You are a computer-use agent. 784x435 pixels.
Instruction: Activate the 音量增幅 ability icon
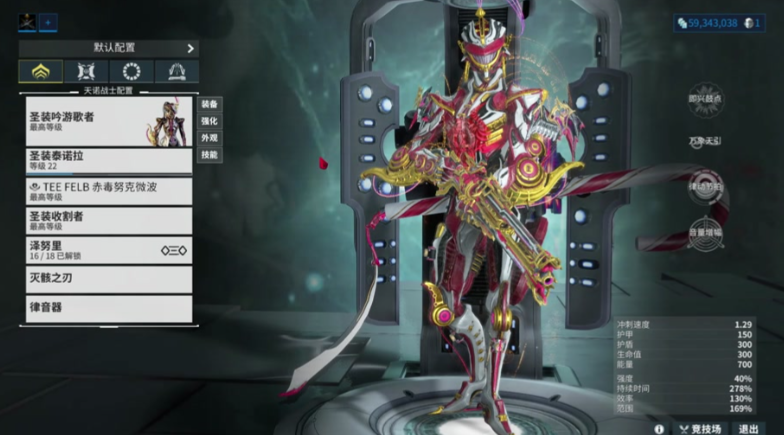[x=705, y=230]
